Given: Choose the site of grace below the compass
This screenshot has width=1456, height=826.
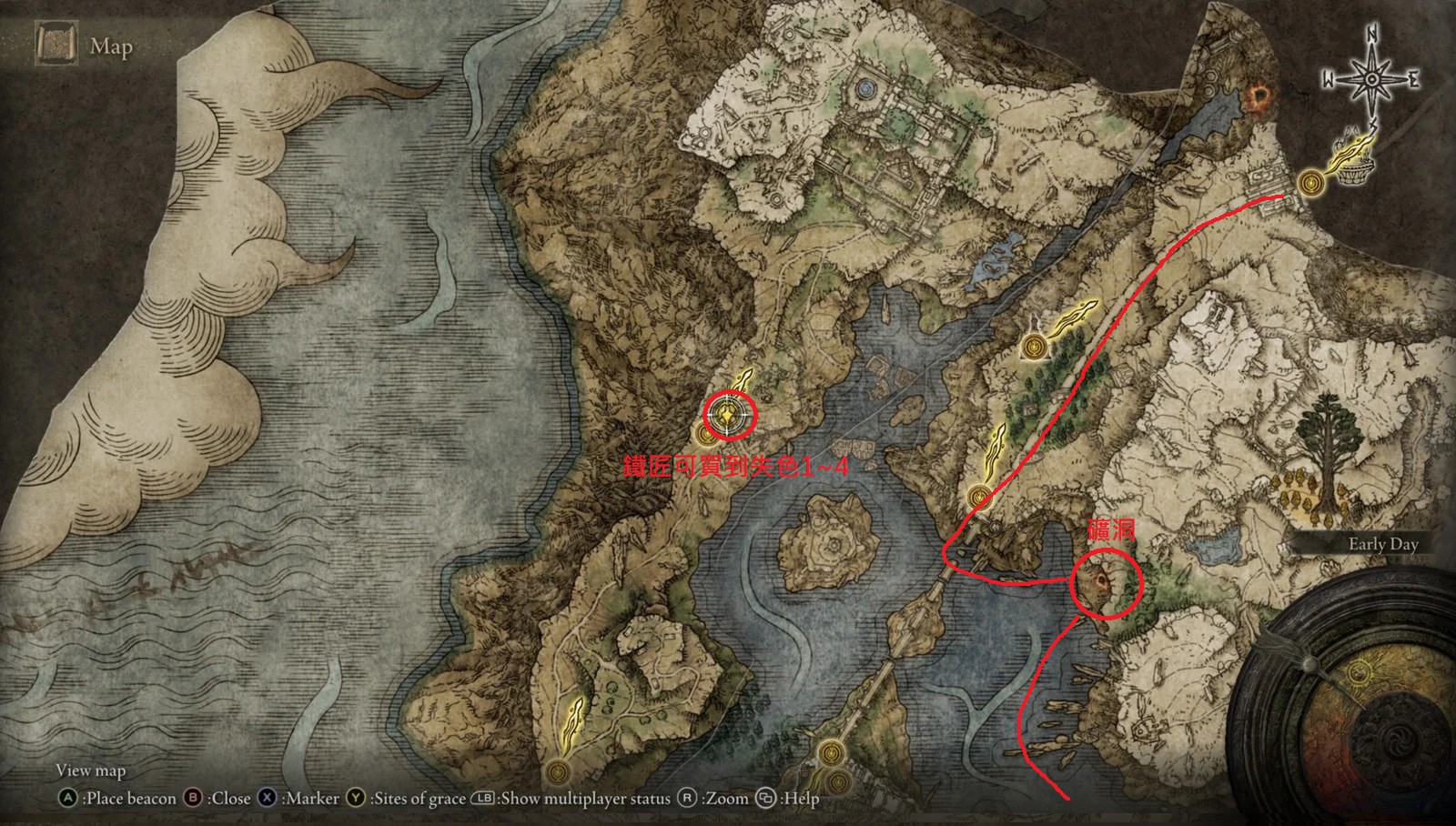Looking at the screenshot, I should (x=1310, y=184).
